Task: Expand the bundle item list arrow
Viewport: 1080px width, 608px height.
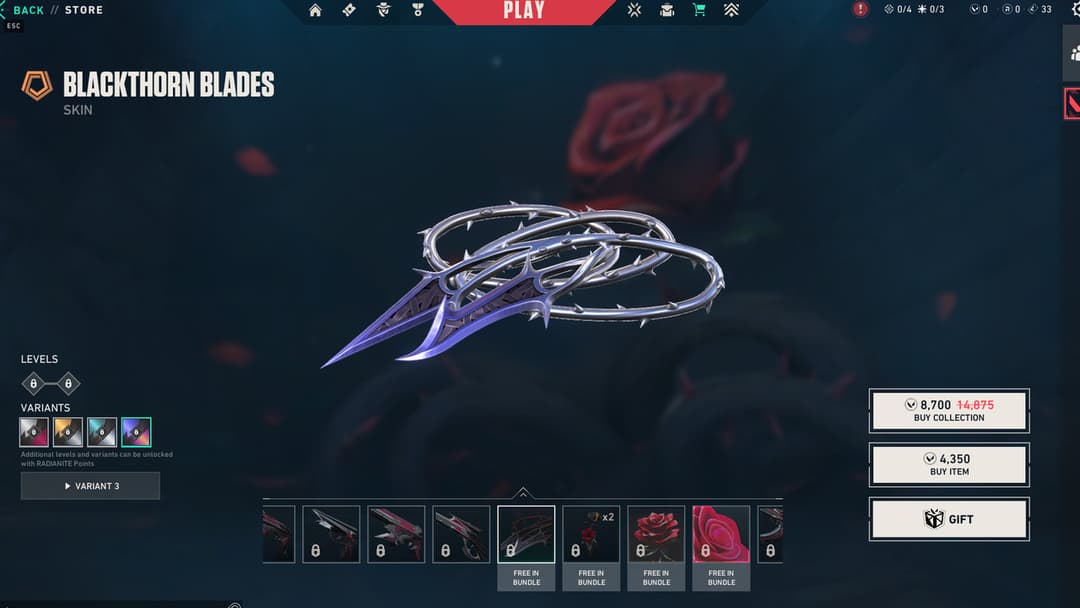Action: click(522, 492)
